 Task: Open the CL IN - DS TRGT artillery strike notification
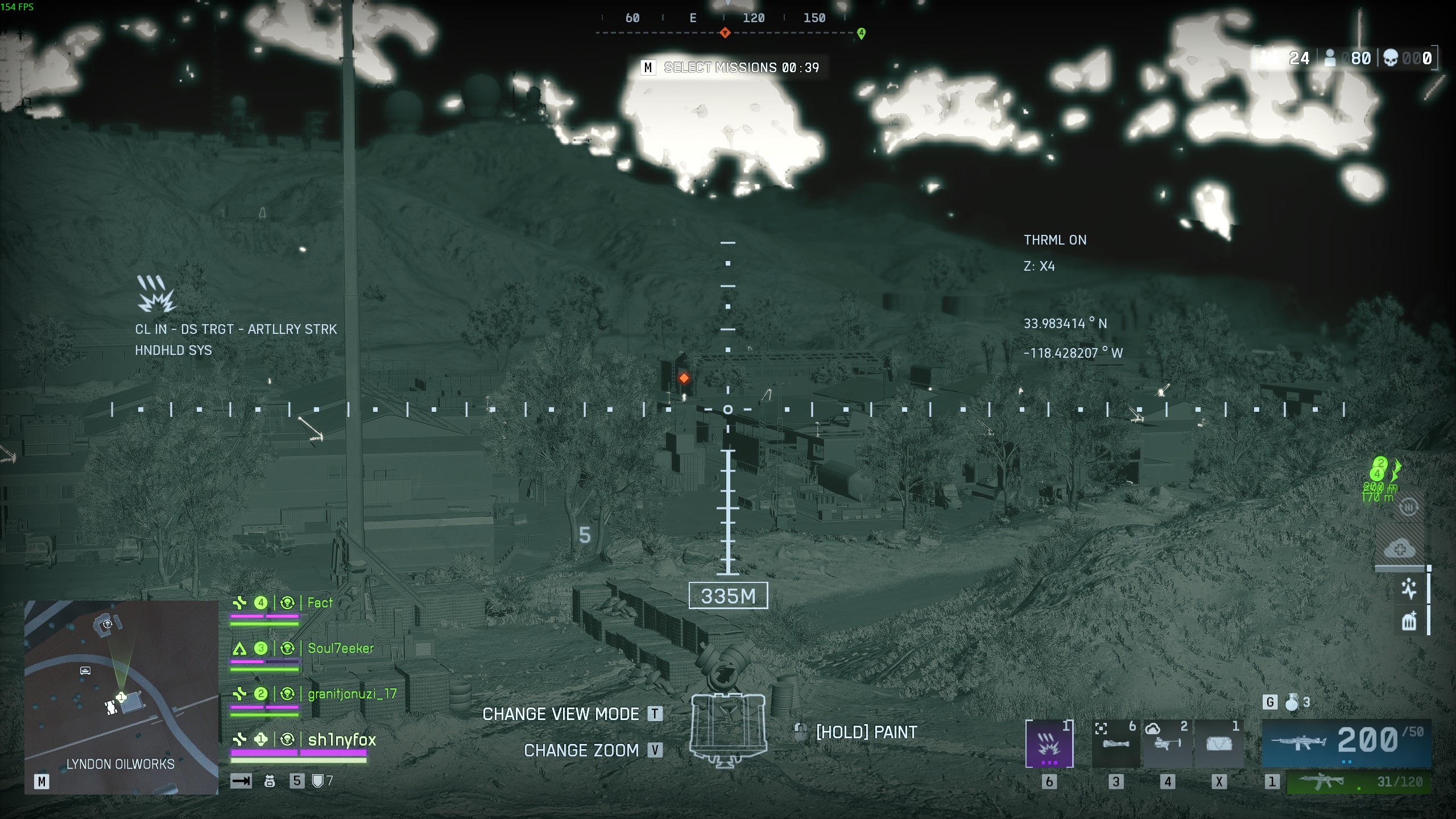pos(235,329)
